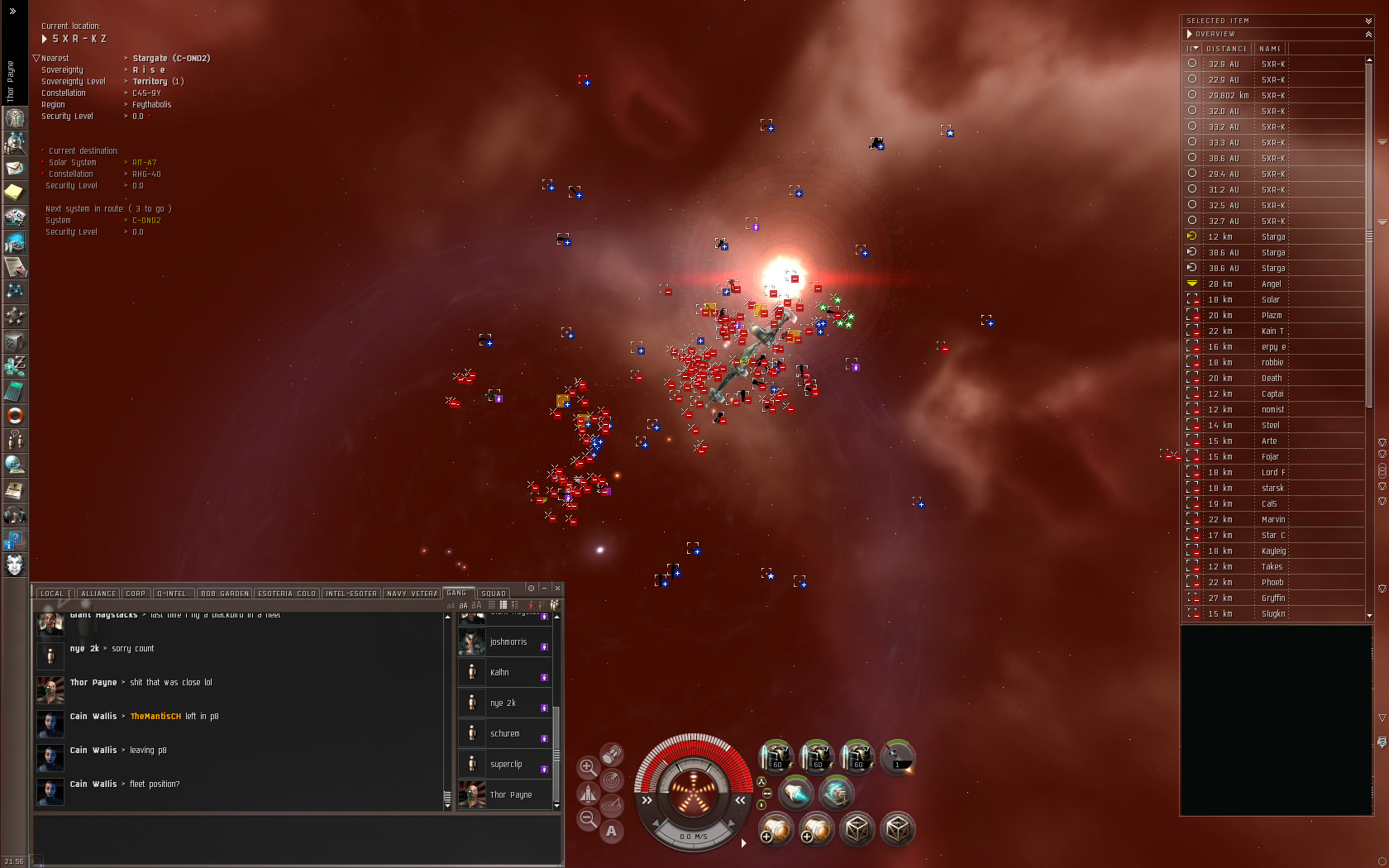The image size is (1389, 868).
Task: Activate the cyan-tipped afterburner module
Action: 796,794
